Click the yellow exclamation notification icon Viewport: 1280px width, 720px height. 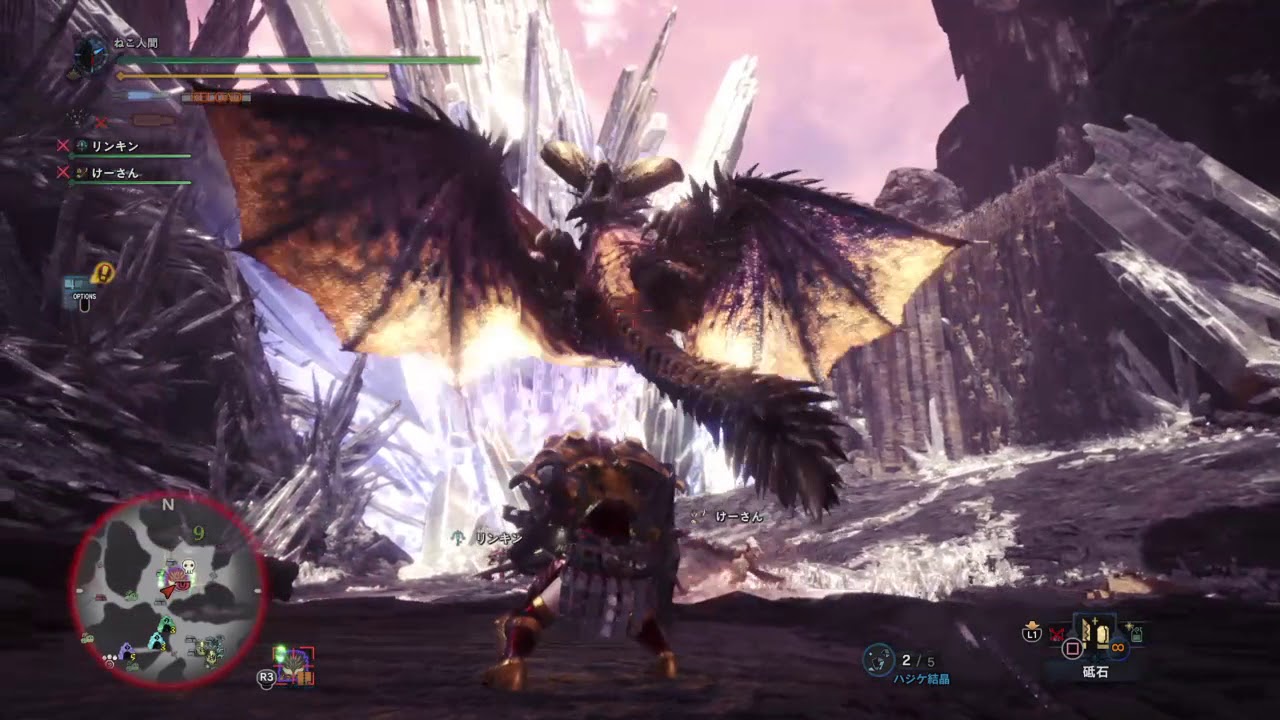tap(103, 272)
